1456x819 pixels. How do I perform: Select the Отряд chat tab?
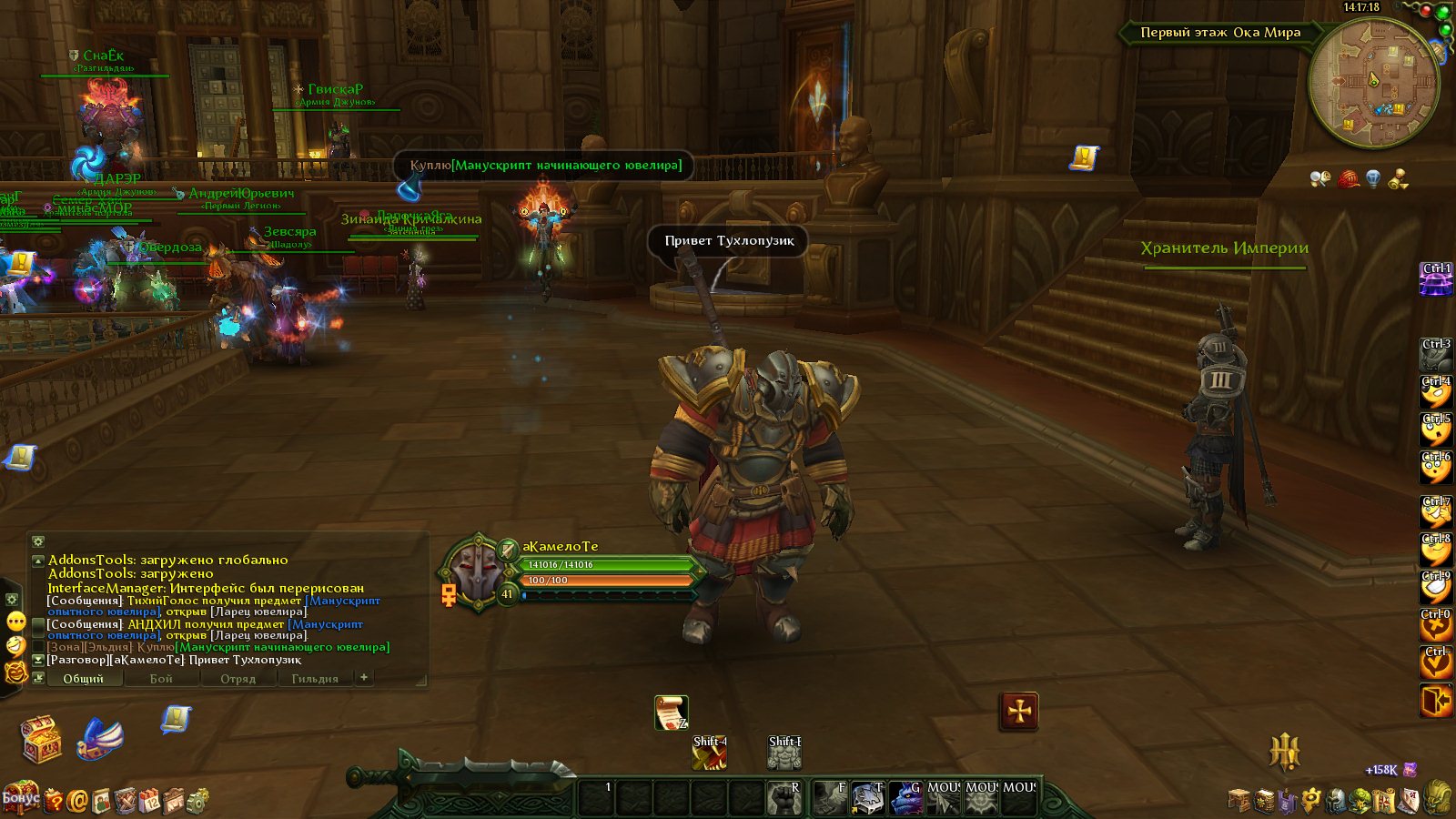point(238,679)
